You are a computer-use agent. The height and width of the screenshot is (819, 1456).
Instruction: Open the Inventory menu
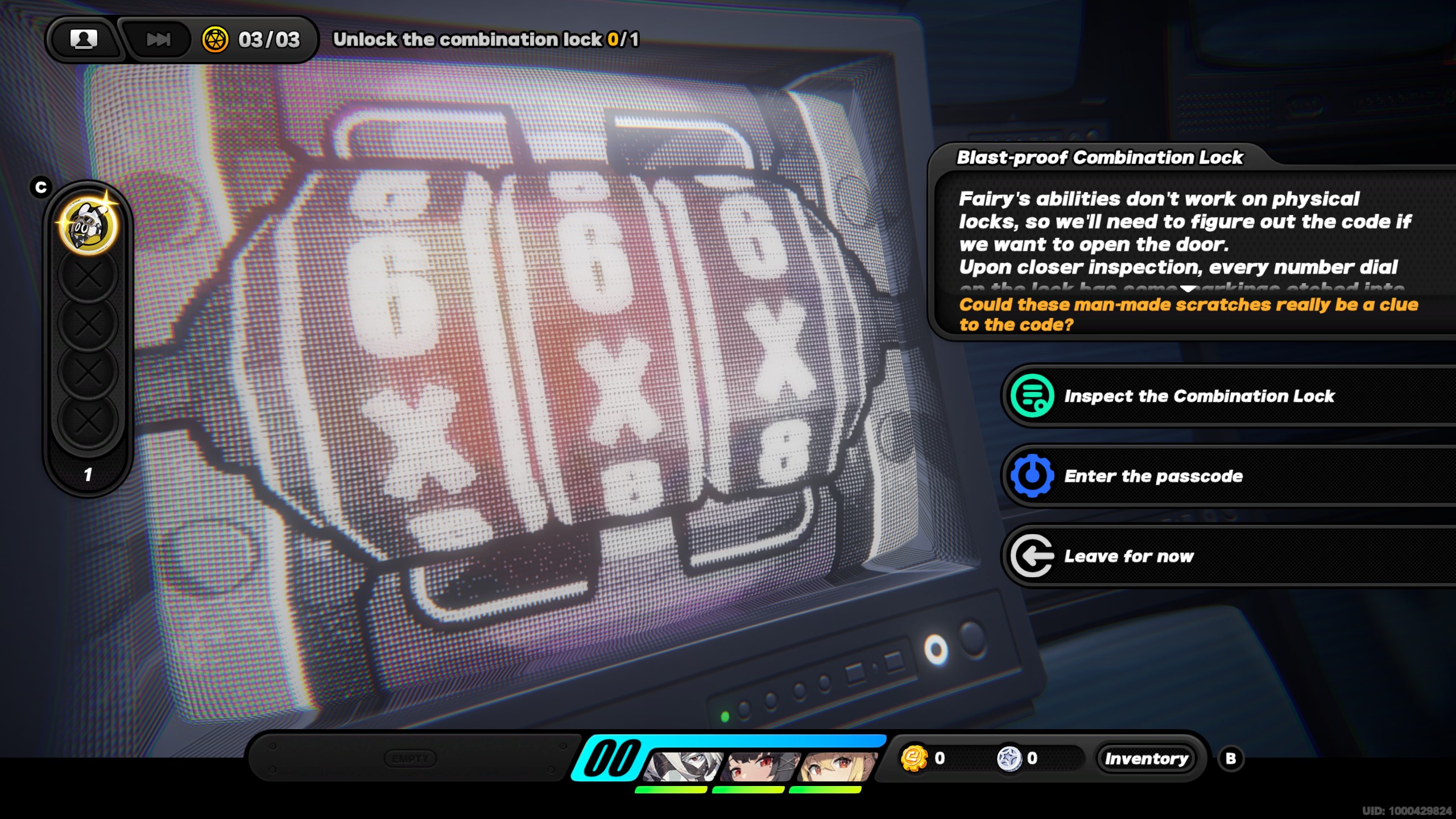[1147, 758]
